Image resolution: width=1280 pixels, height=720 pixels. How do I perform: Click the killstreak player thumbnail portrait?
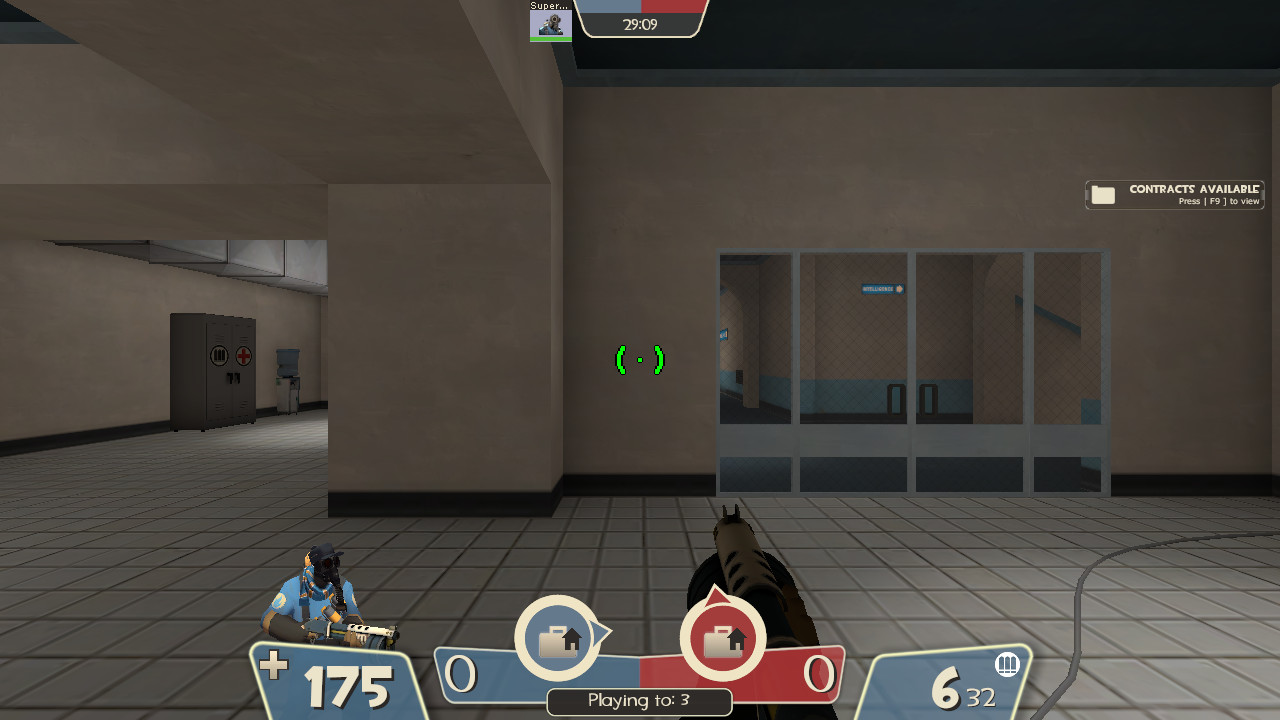pos(549,25)
